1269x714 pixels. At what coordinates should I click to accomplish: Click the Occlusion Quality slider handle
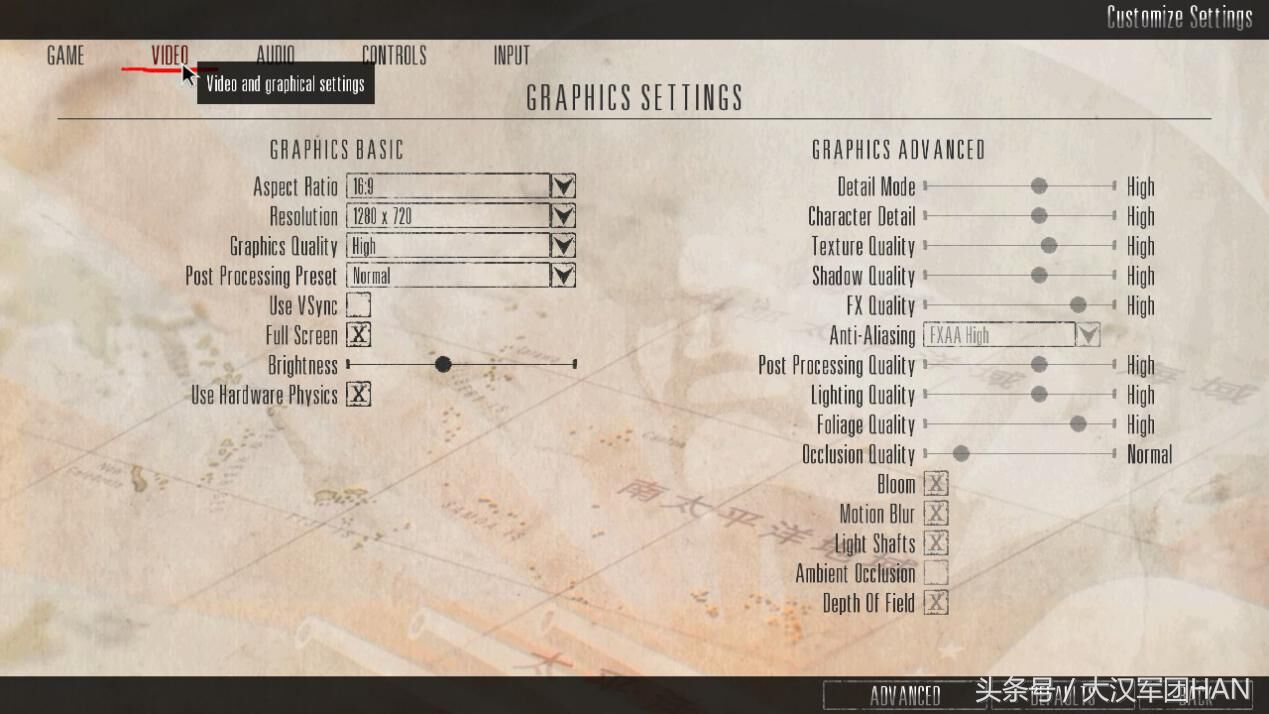coord(961,454)
